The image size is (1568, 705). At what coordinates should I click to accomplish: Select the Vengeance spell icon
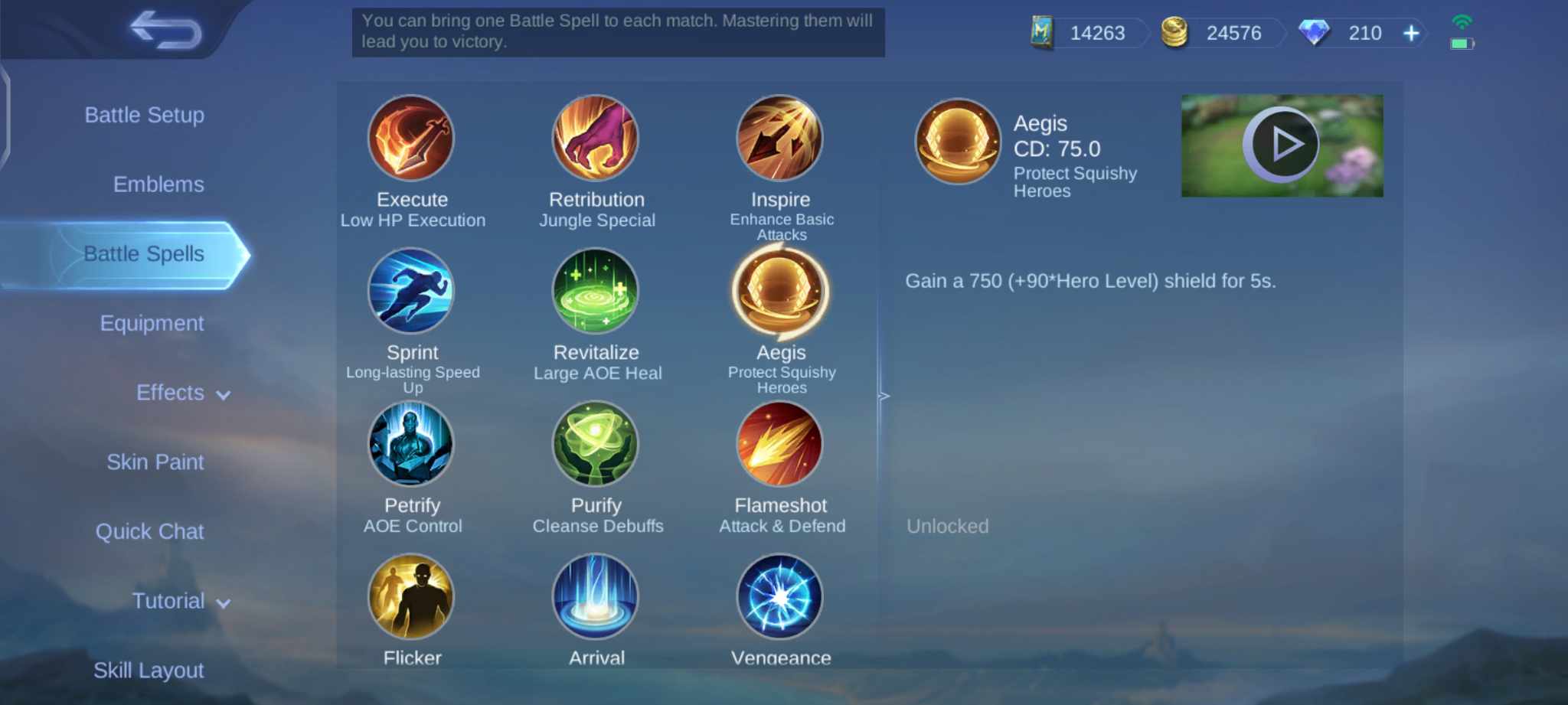point(780,597)
